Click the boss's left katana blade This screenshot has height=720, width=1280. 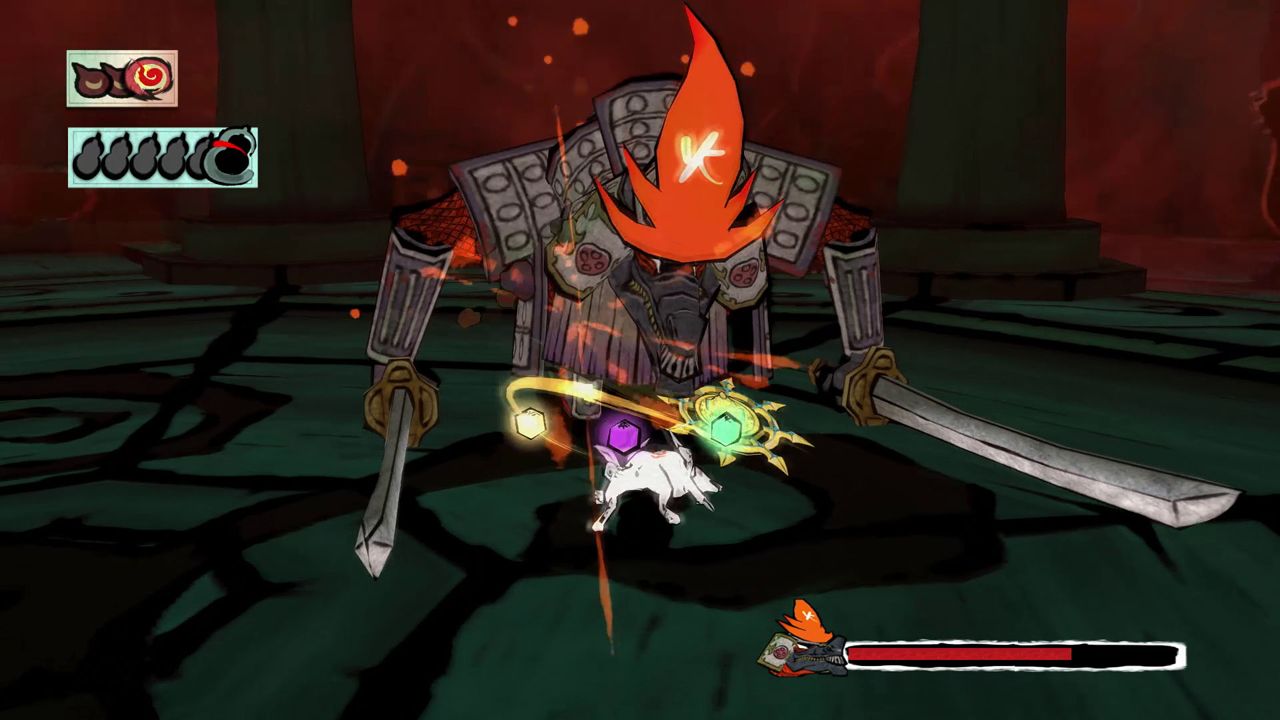pyautogui.click(x=390, y=470)
